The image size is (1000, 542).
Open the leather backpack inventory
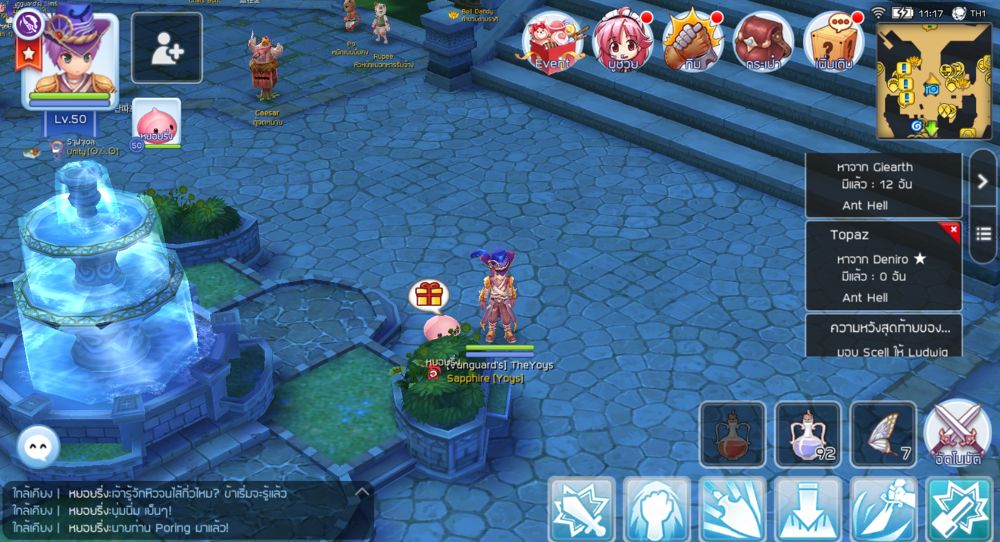point(763,42)
